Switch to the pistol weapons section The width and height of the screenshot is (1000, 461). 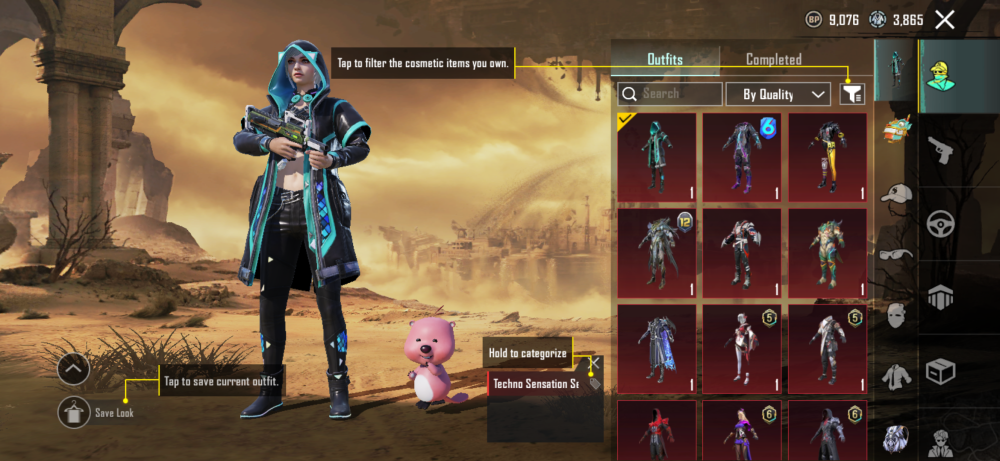(x=940, y=150)
